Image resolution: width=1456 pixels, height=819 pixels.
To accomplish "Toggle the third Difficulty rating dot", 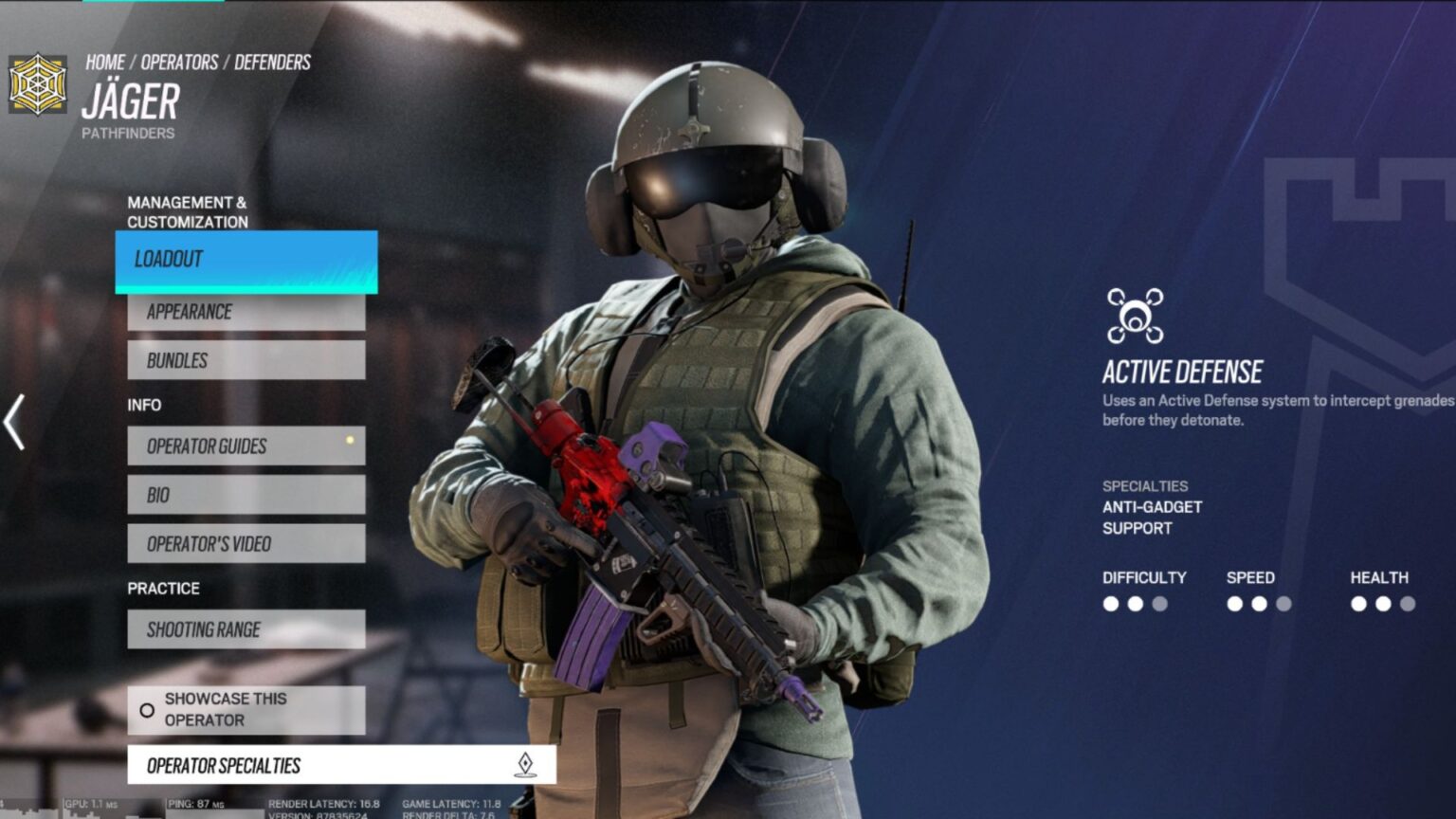I will [1160, 601].
